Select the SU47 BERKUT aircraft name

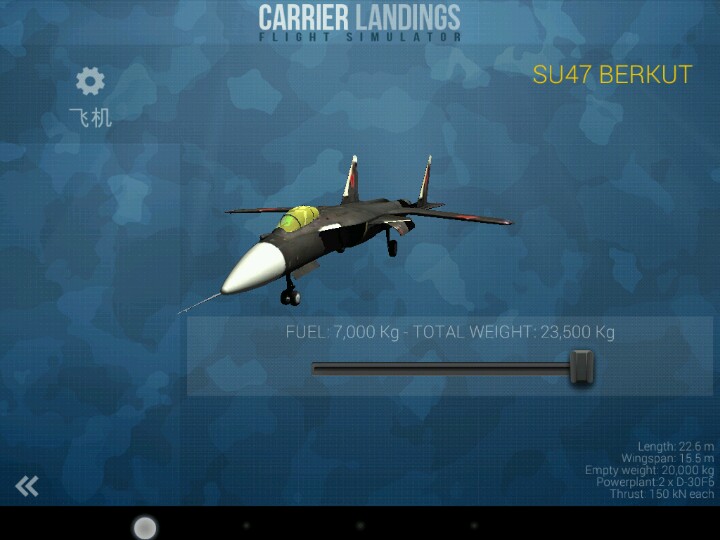(x=612, y=75)
